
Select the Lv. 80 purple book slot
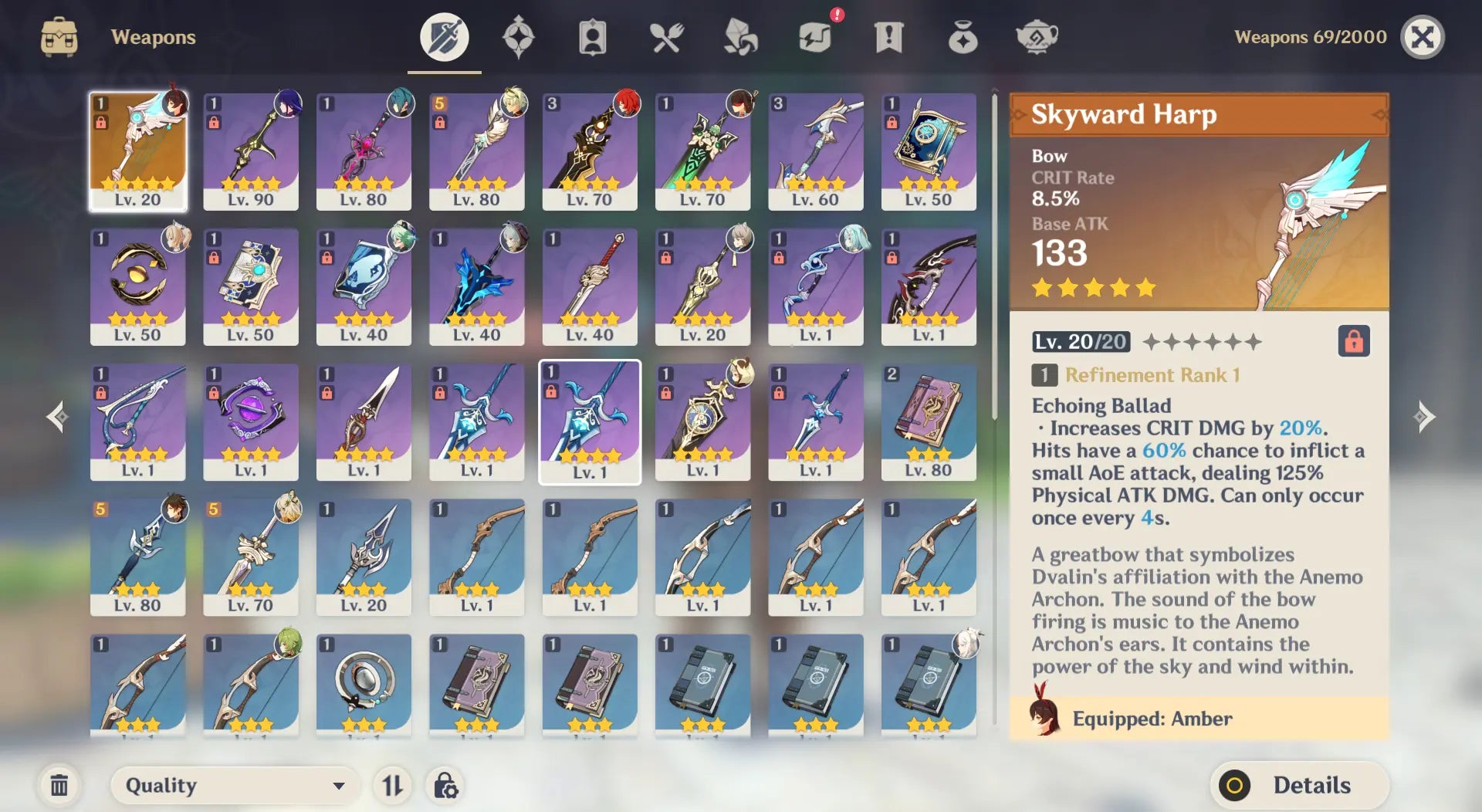click(929, 421)
